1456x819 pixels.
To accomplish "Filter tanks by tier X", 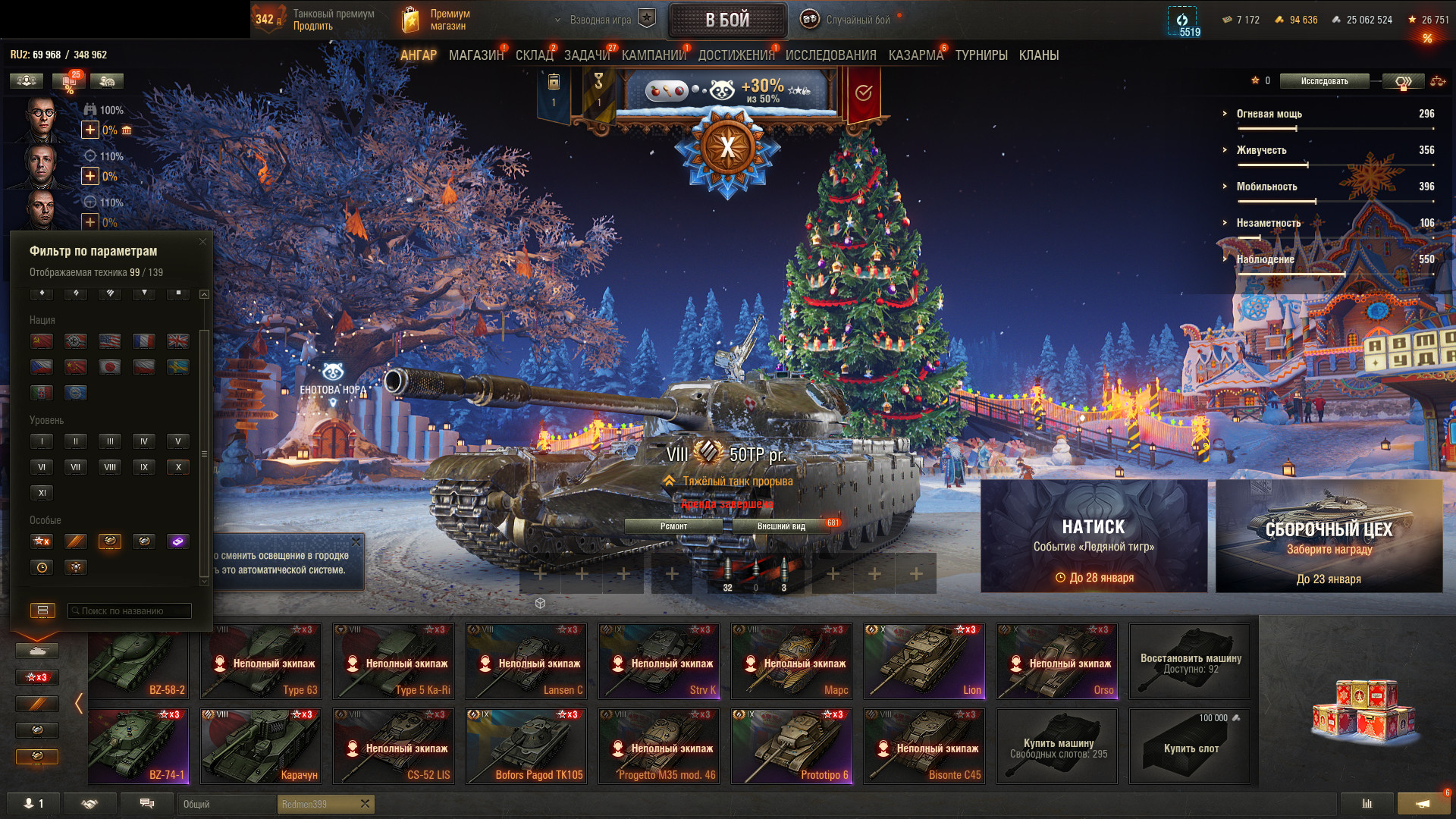I will coord(178,467).
